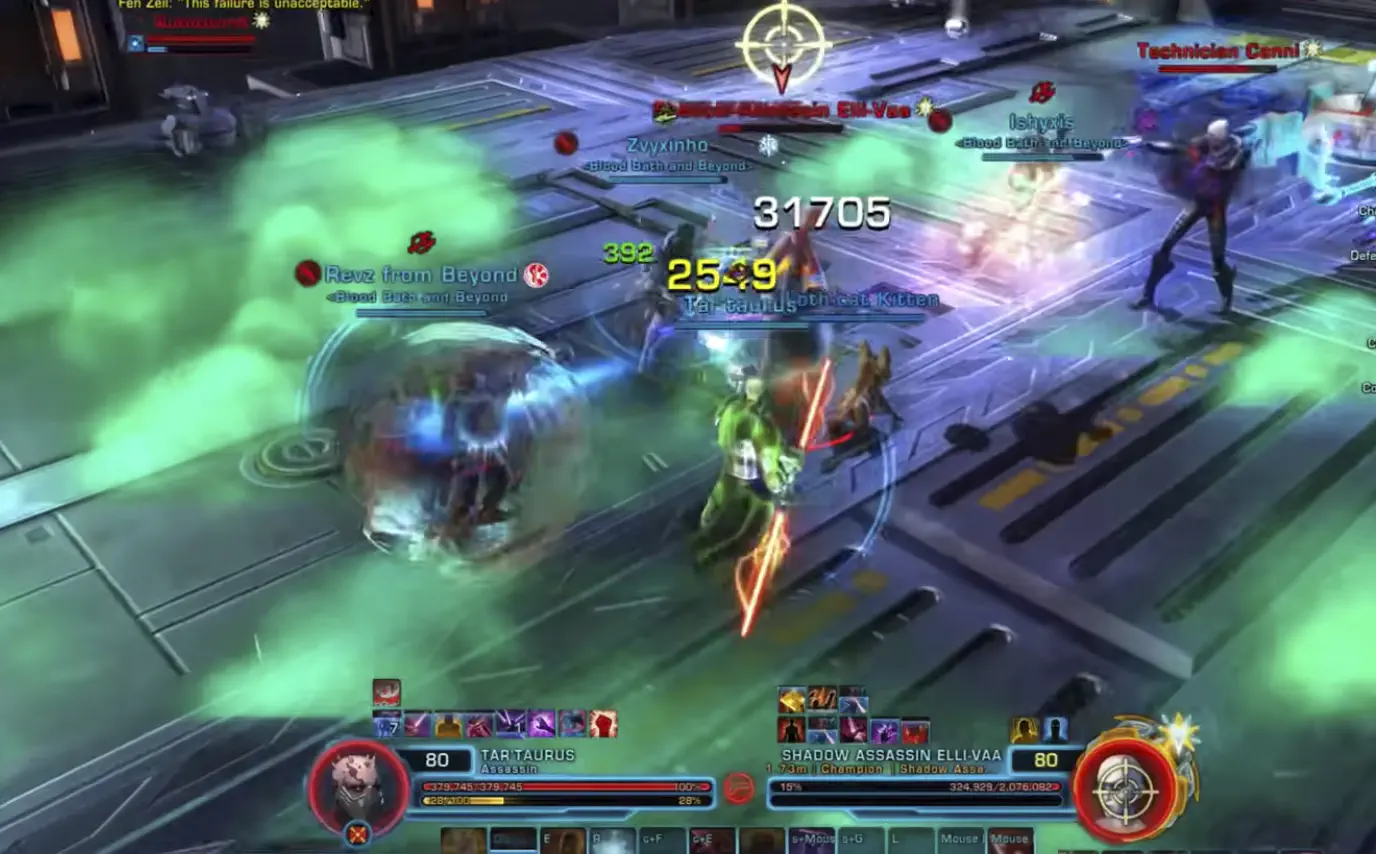Click the blue buff icon stacked at 7
Image resolution: width=1376 pixels, height=854 pixels.
tap(387, 724)
